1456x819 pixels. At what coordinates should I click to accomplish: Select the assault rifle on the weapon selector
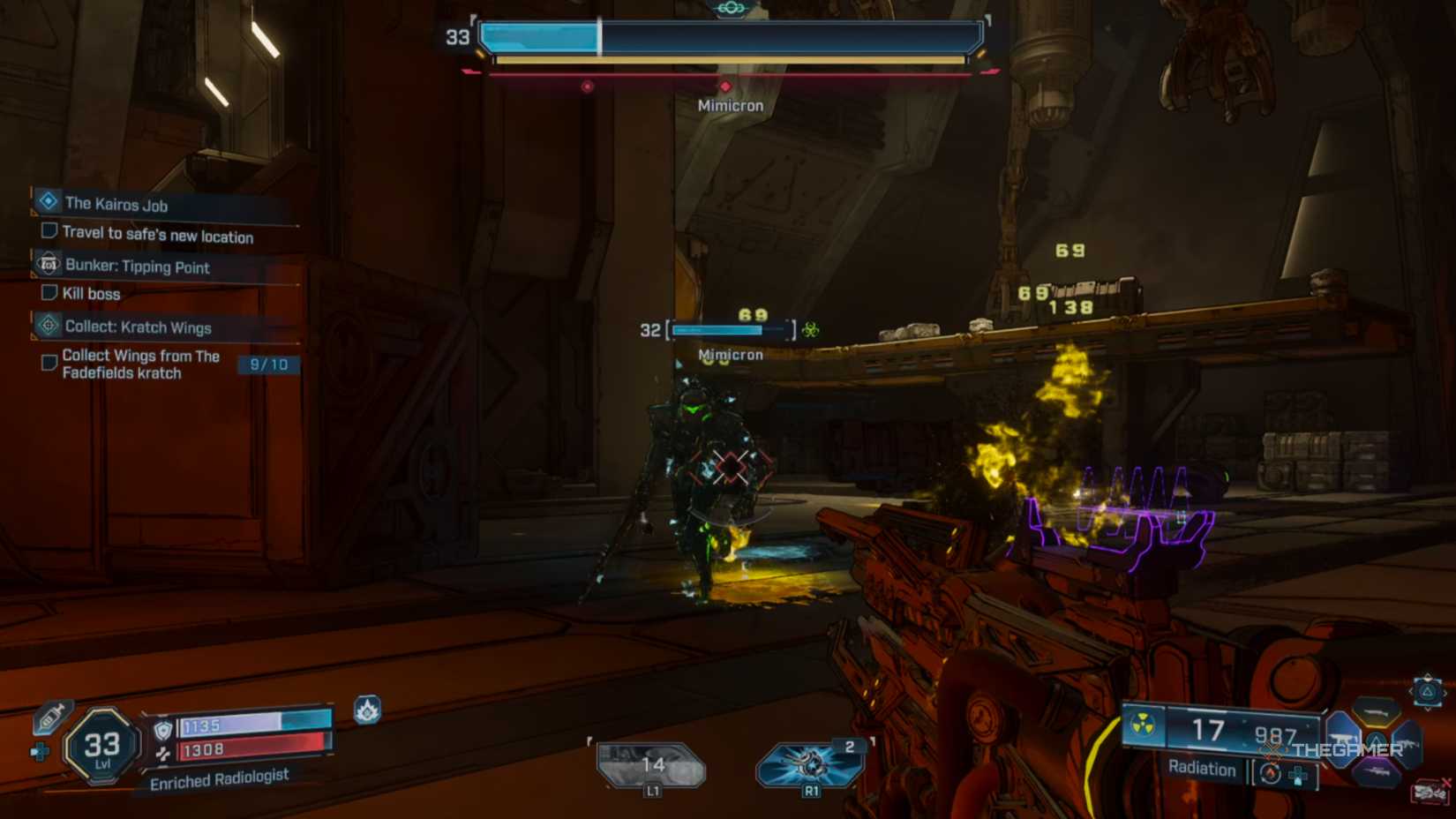1409,744
